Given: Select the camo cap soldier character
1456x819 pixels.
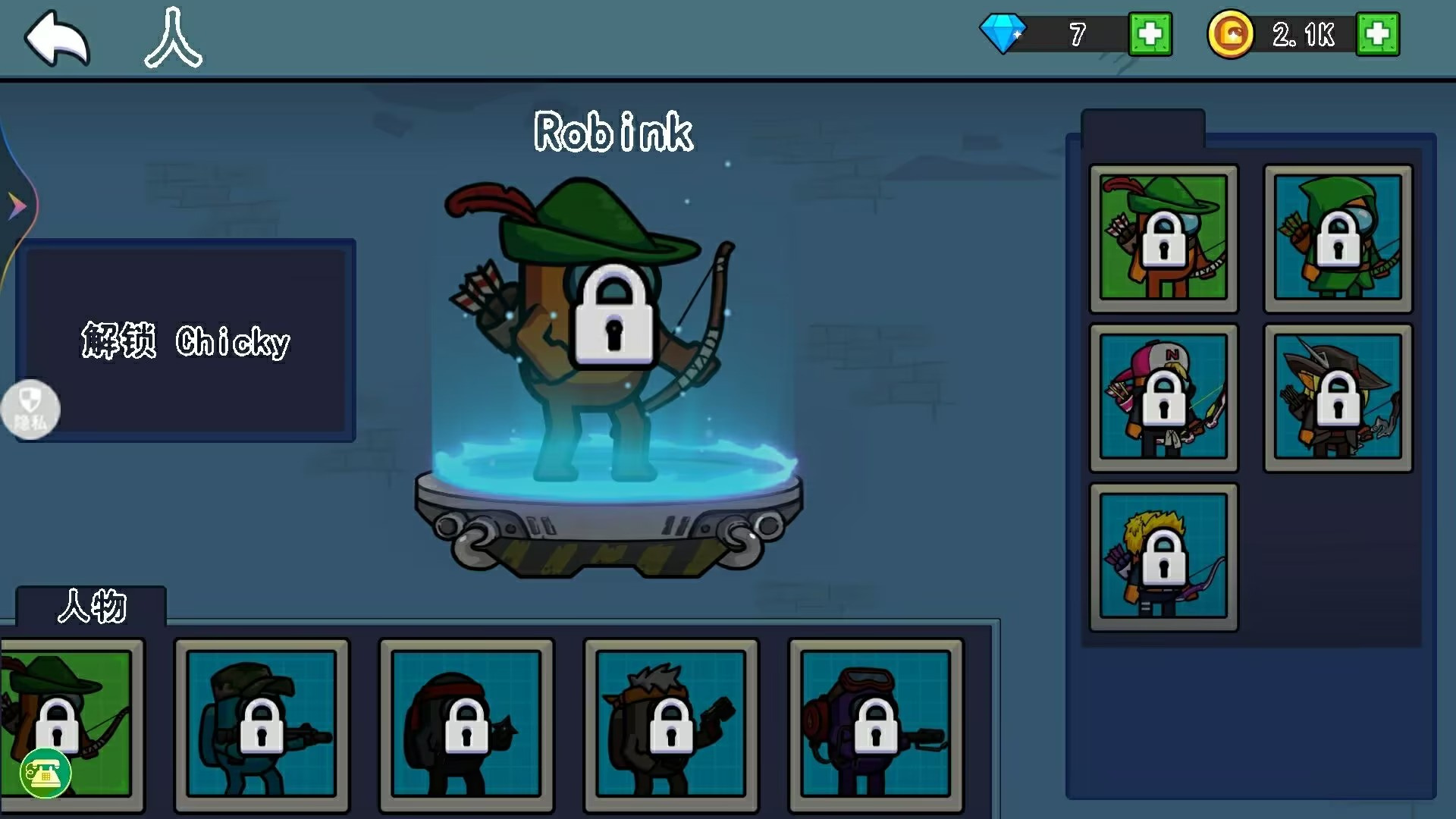Looking at the screenshot, I should coord(262,724).
